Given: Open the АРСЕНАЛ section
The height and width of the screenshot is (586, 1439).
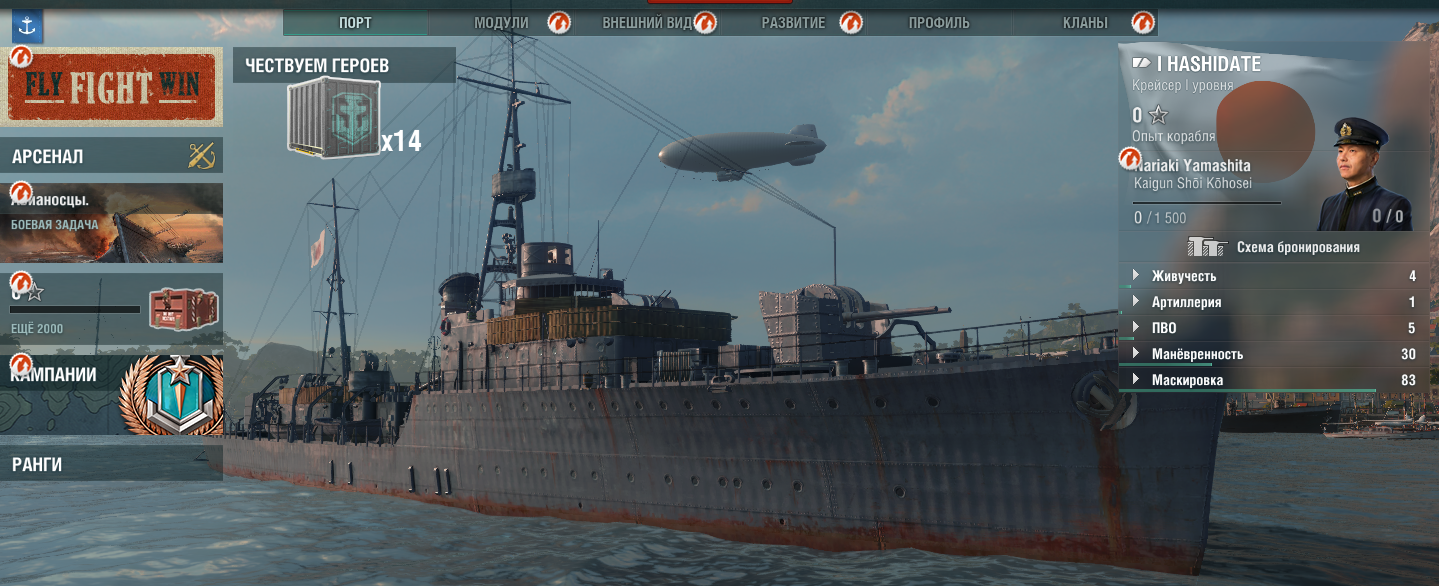Looking at the screenshot, I should (x=111, y=156).
